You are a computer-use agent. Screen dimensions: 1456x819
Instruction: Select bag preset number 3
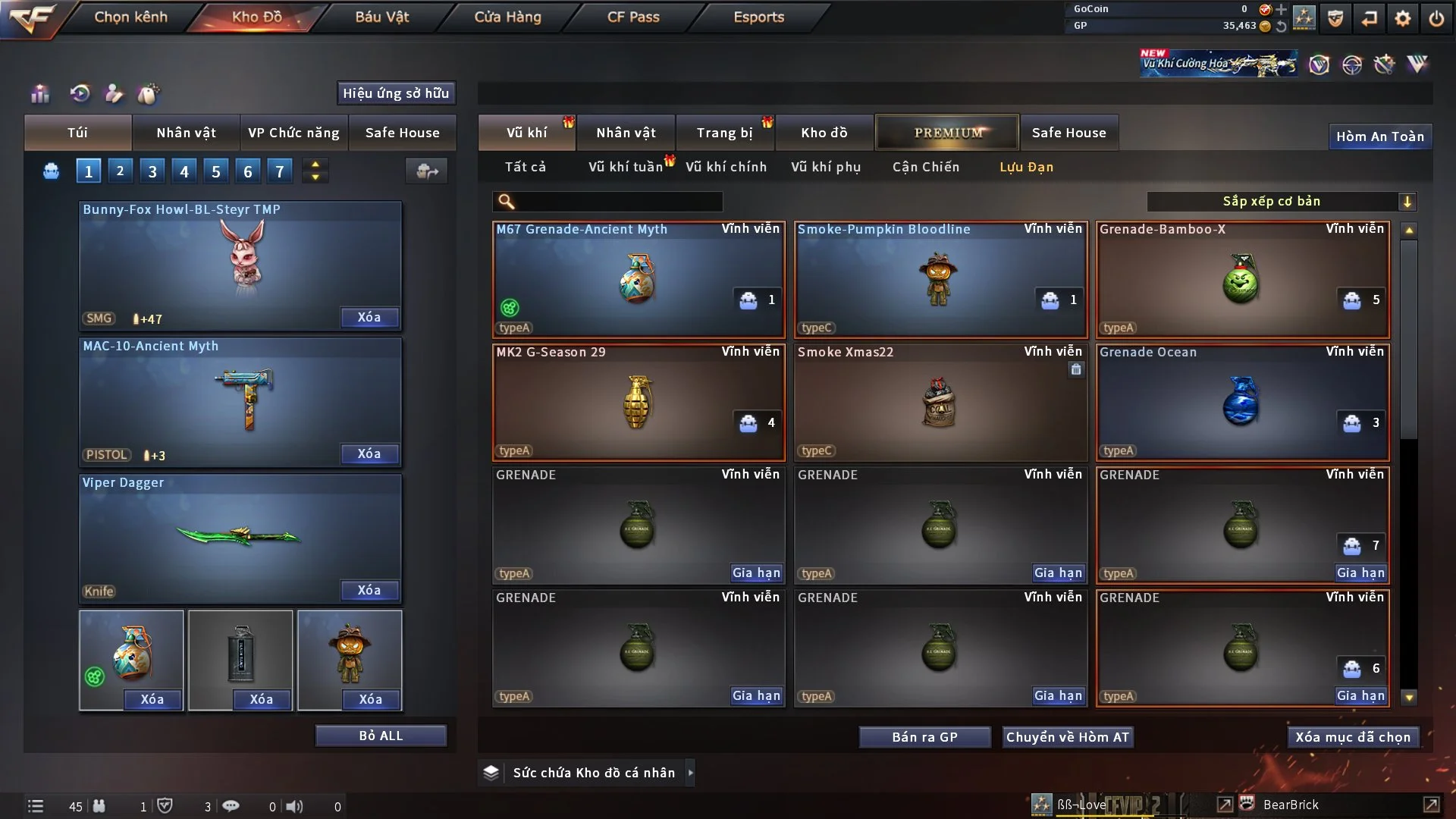pos(152,171)
